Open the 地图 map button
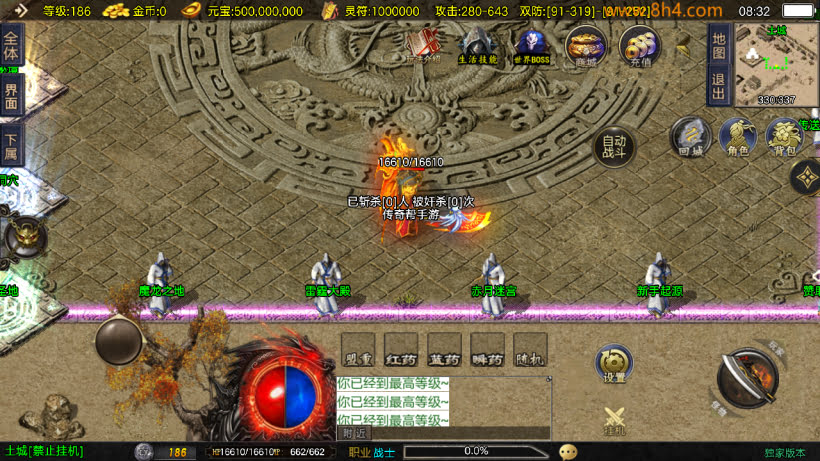Screen dimensions: 820x461 [x=718, y=41]
